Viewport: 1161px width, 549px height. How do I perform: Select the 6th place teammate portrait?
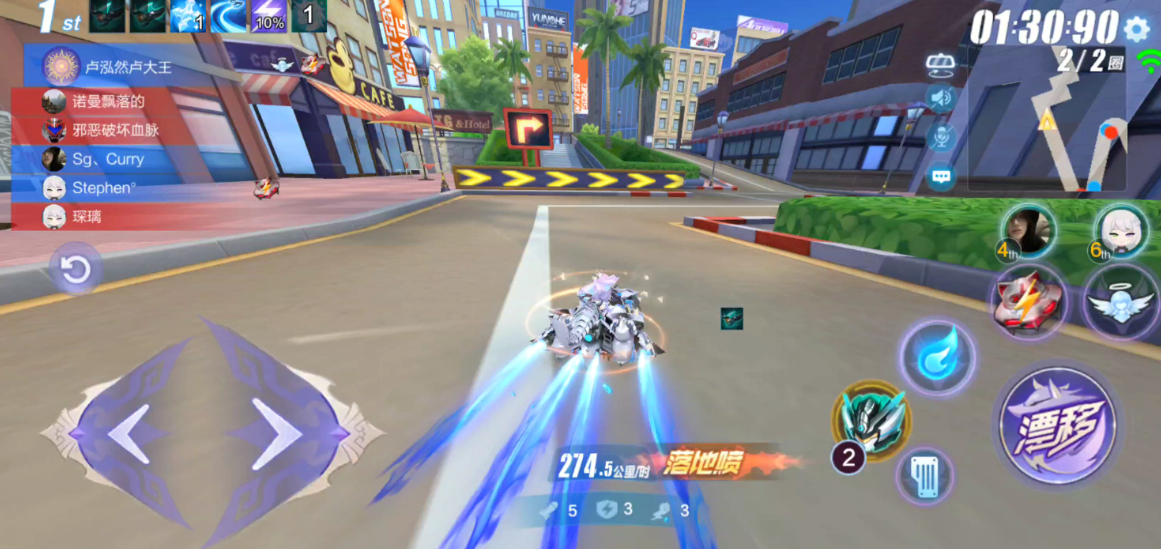click(x=1119, y=232)
